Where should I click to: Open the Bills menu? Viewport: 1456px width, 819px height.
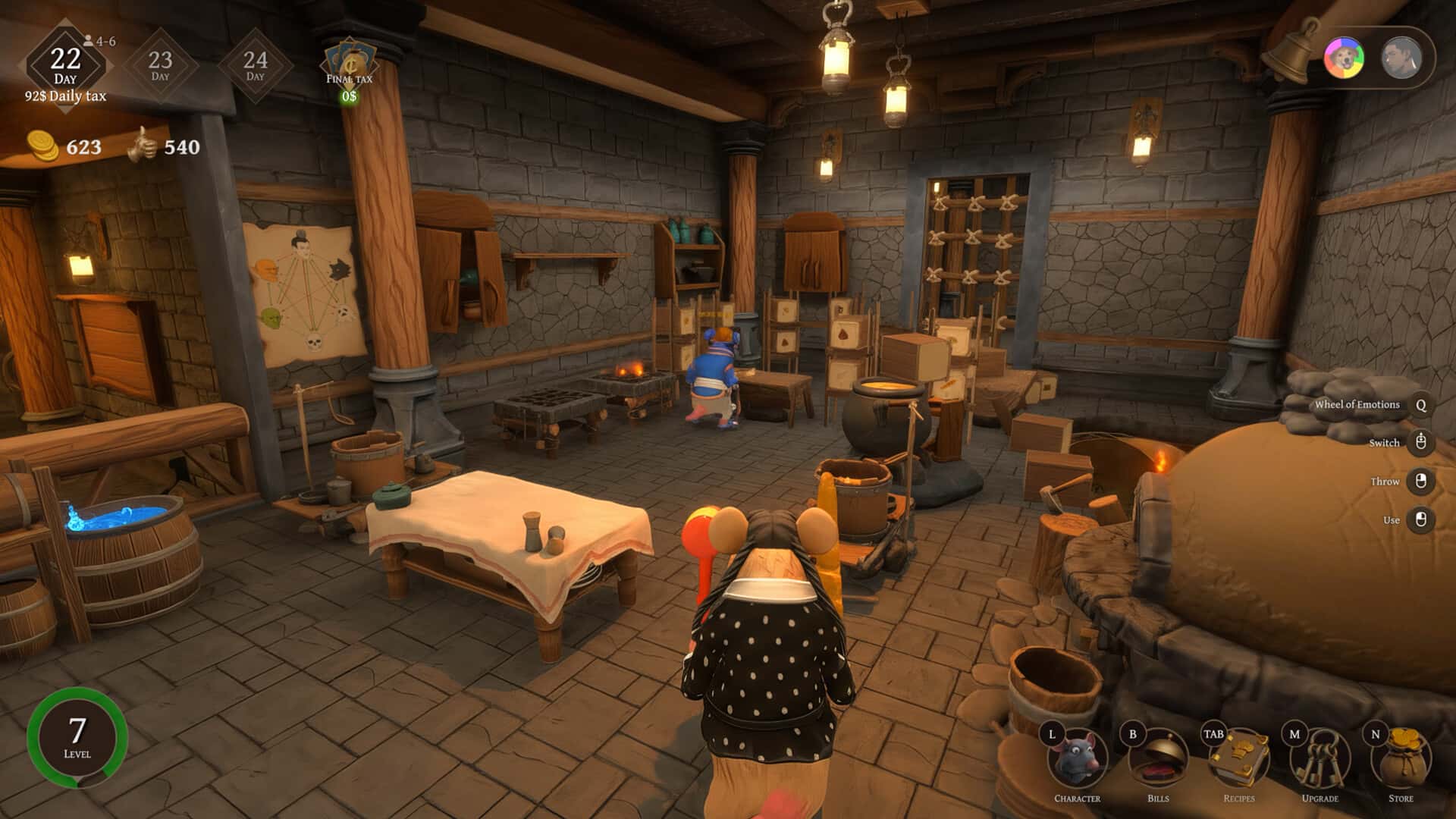(1158, 761)
